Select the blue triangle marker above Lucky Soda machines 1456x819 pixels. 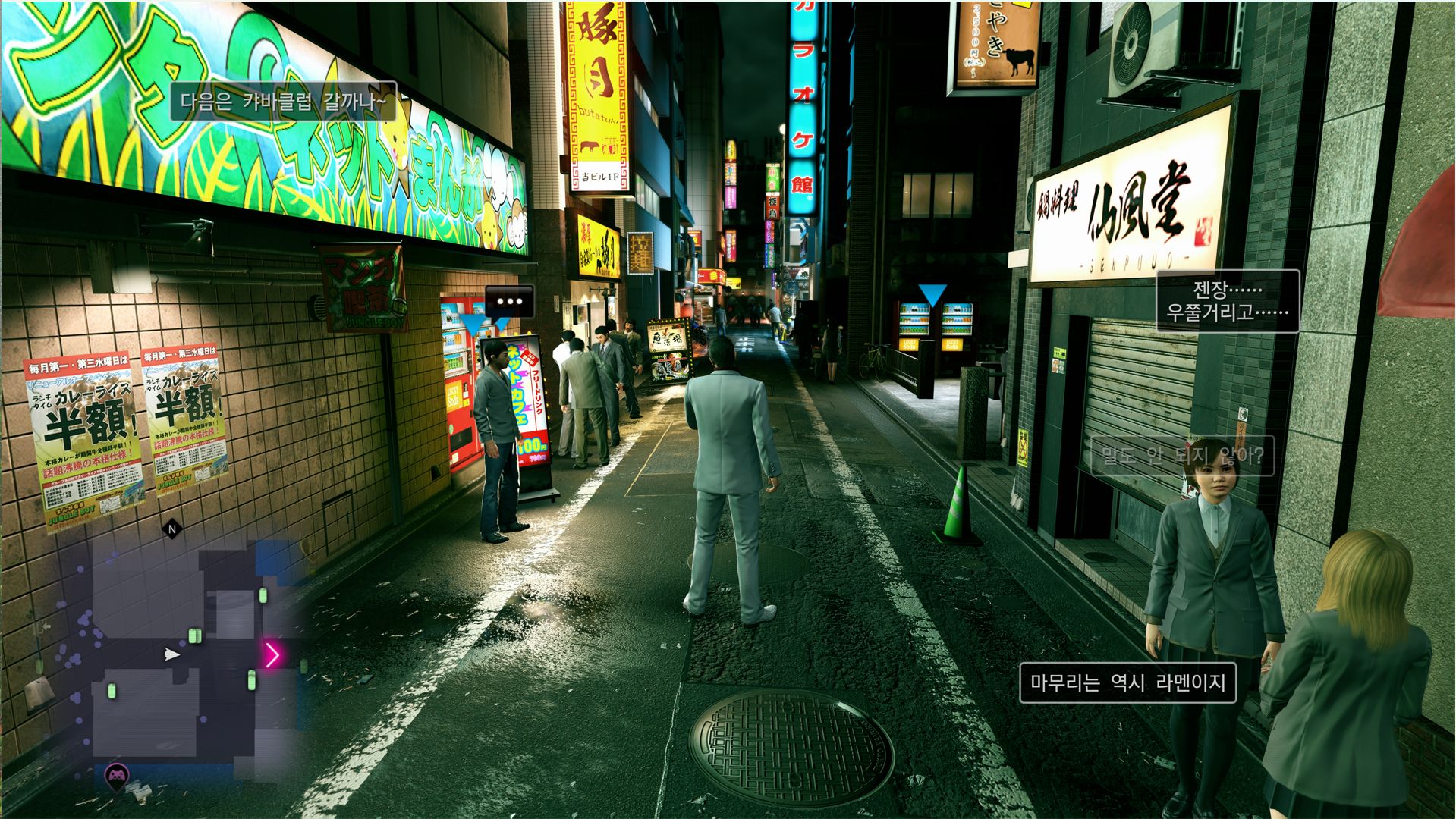coord(932,295)
